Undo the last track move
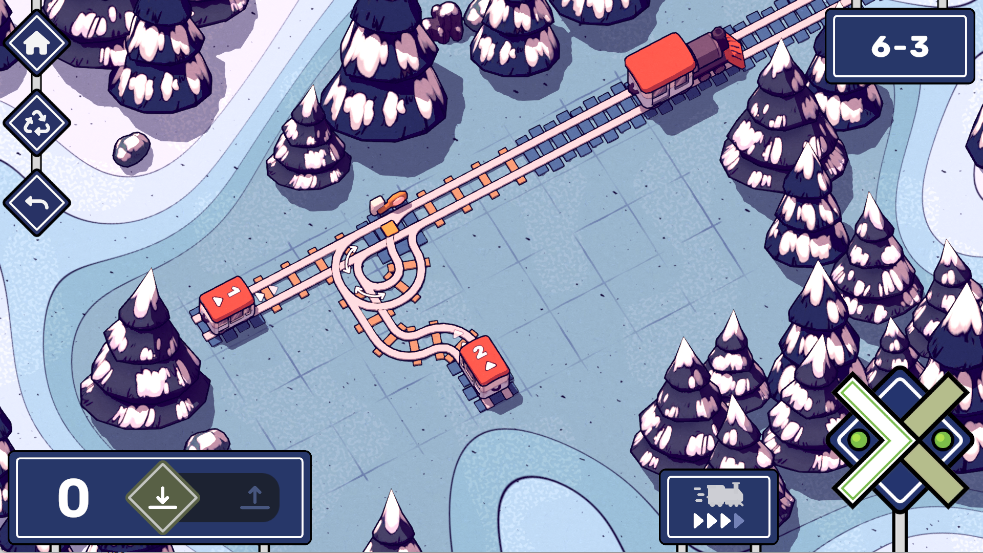This screenshot has width=983, height=553. [x=37, y=204]
